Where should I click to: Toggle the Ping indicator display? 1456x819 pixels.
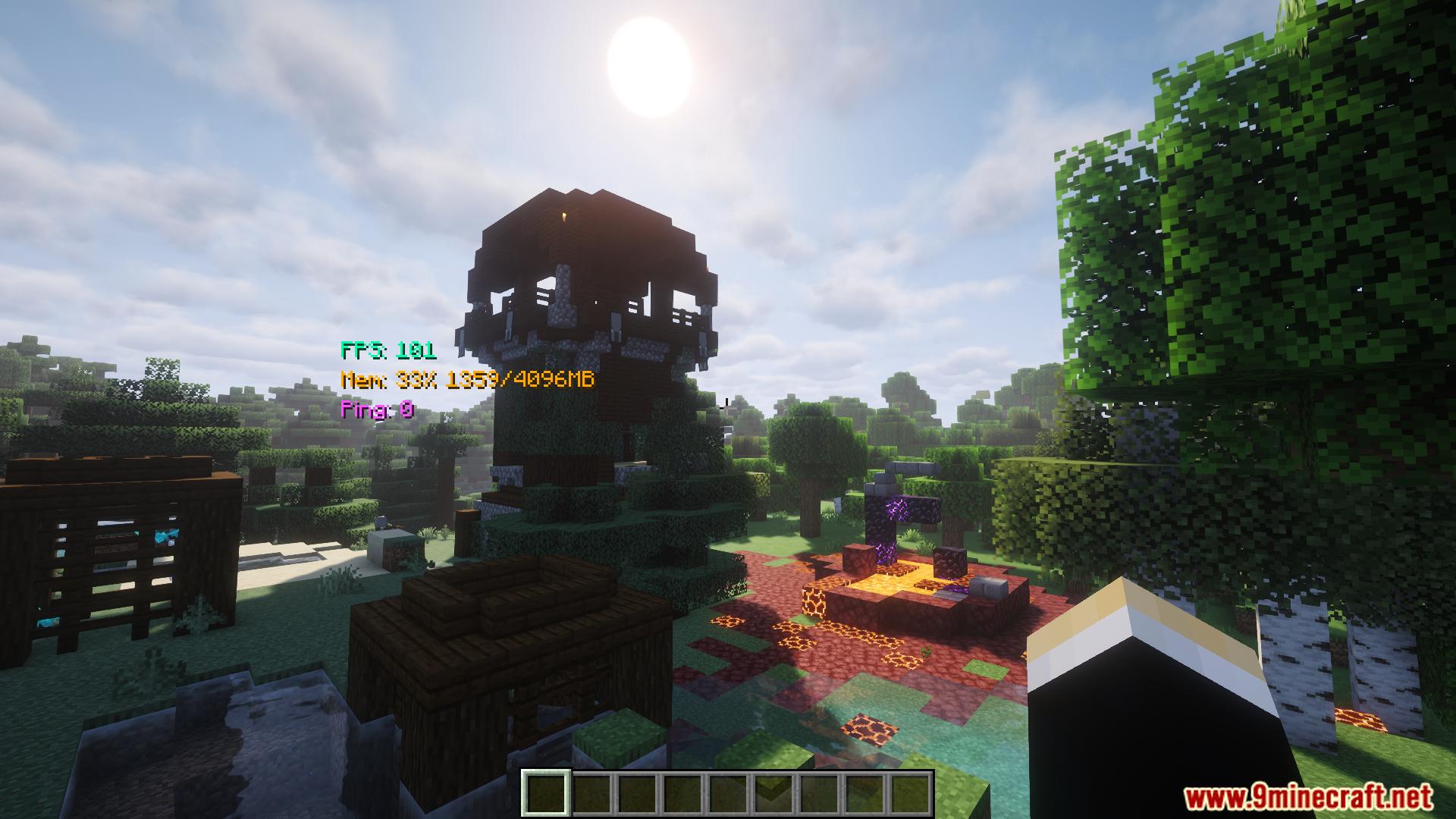[x=377, y=410]
